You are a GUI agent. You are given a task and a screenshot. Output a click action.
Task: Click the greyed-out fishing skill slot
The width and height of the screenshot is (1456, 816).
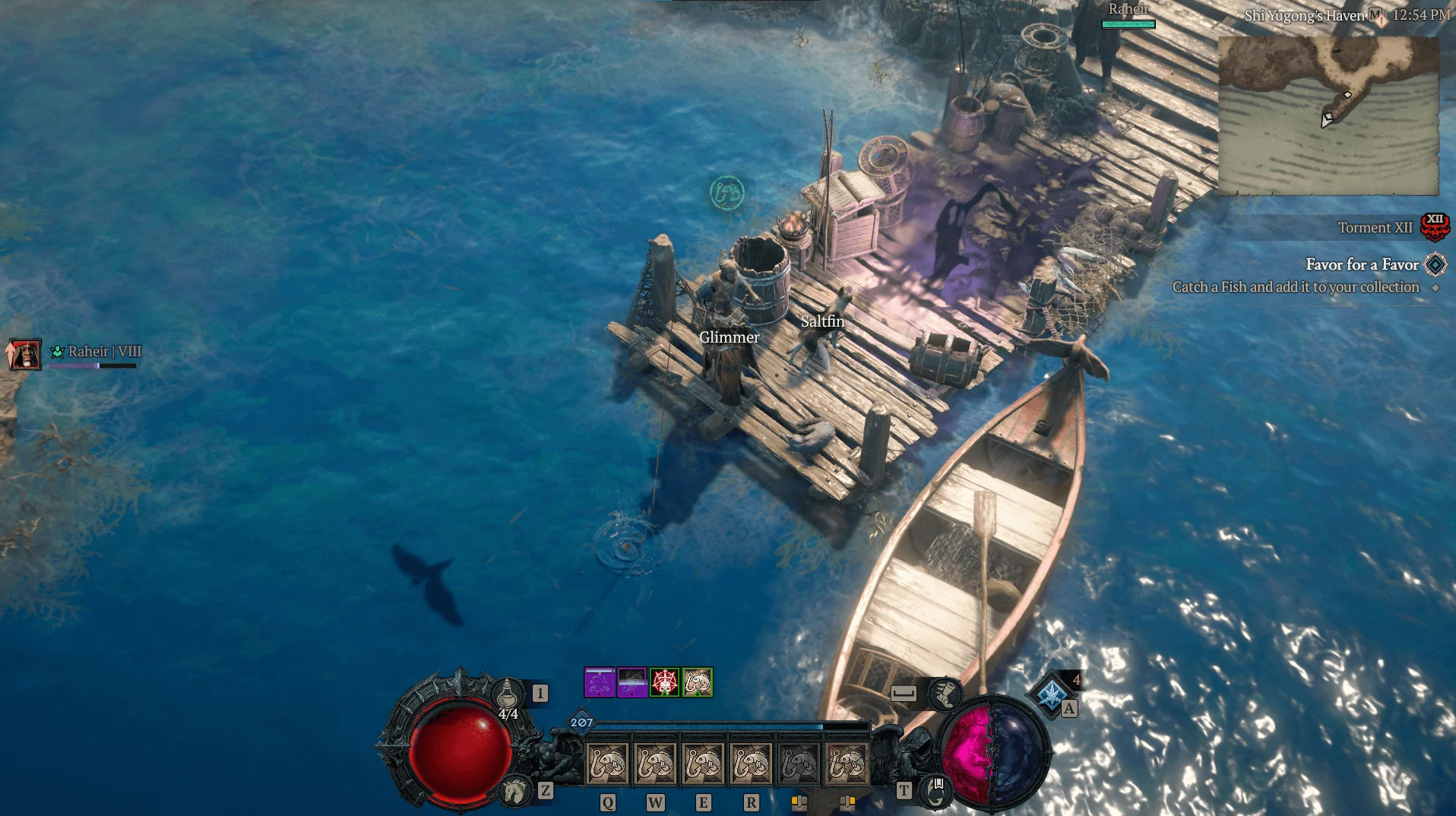coord(799,763)
